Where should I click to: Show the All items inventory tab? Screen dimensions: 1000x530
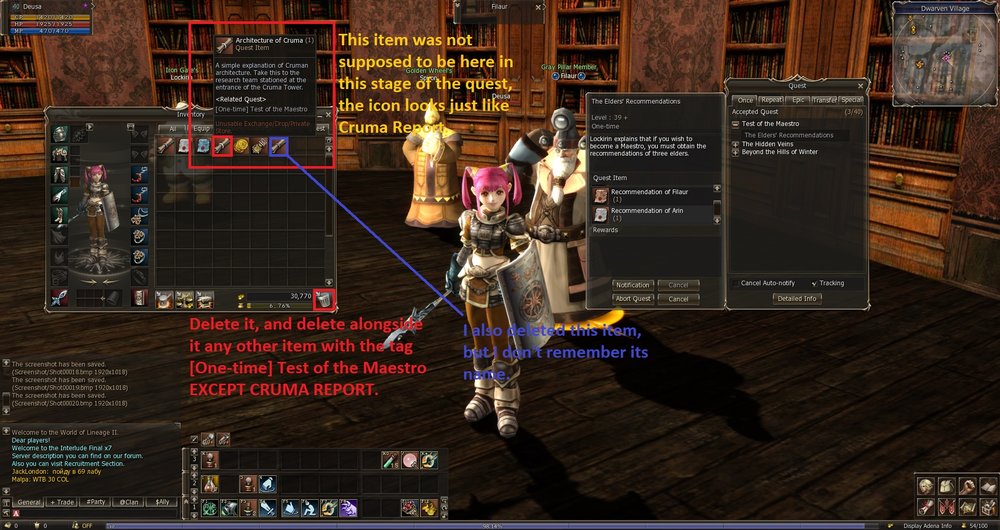pos(171,128)
